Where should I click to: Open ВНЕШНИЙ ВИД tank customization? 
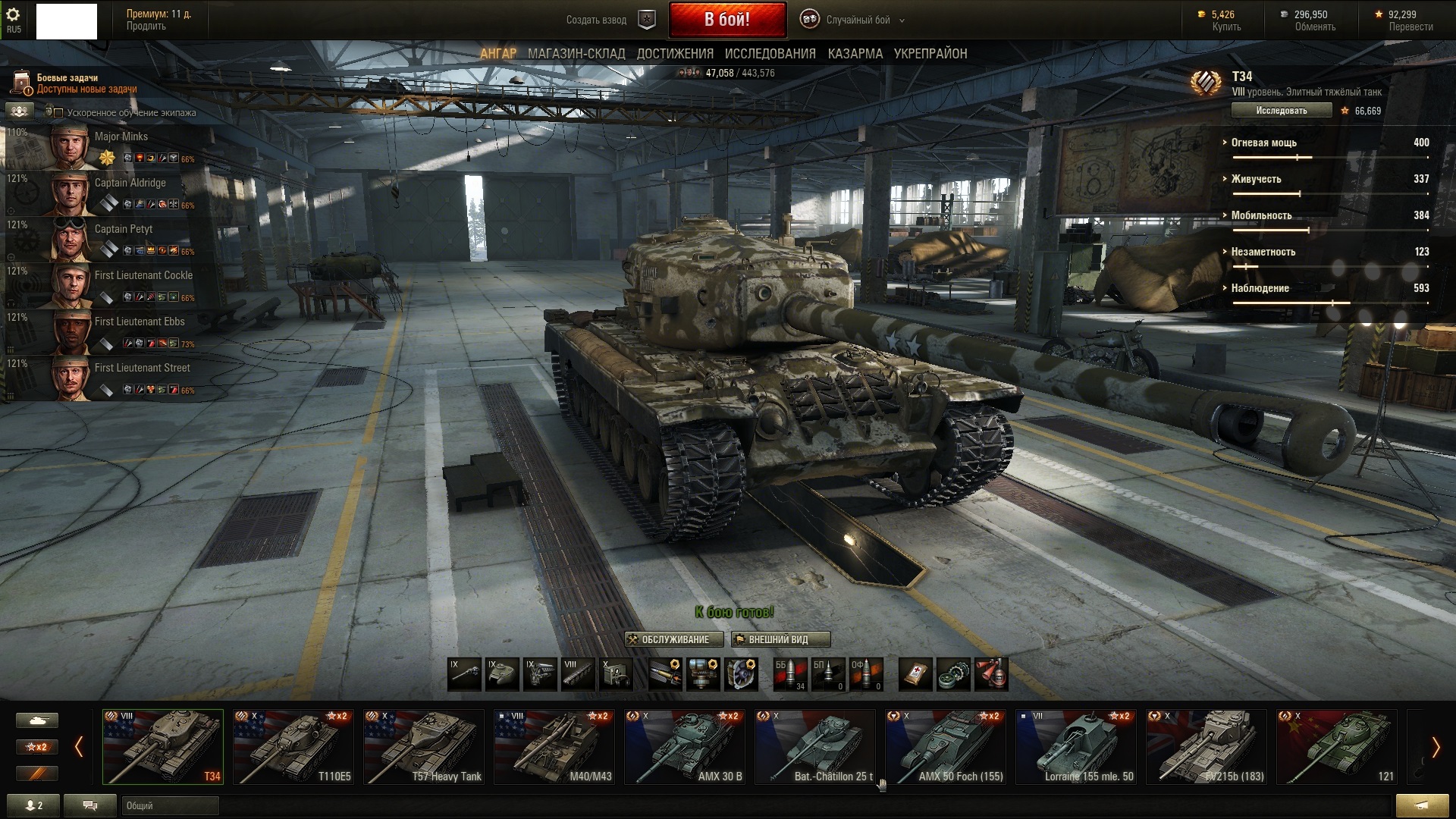(780, 639)
